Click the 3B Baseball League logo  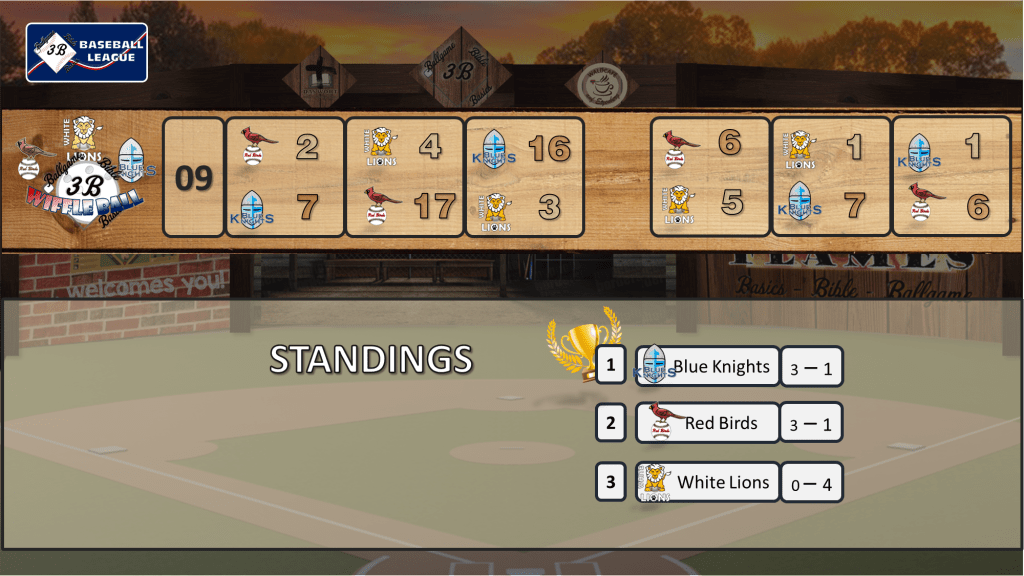click(87, 52)
